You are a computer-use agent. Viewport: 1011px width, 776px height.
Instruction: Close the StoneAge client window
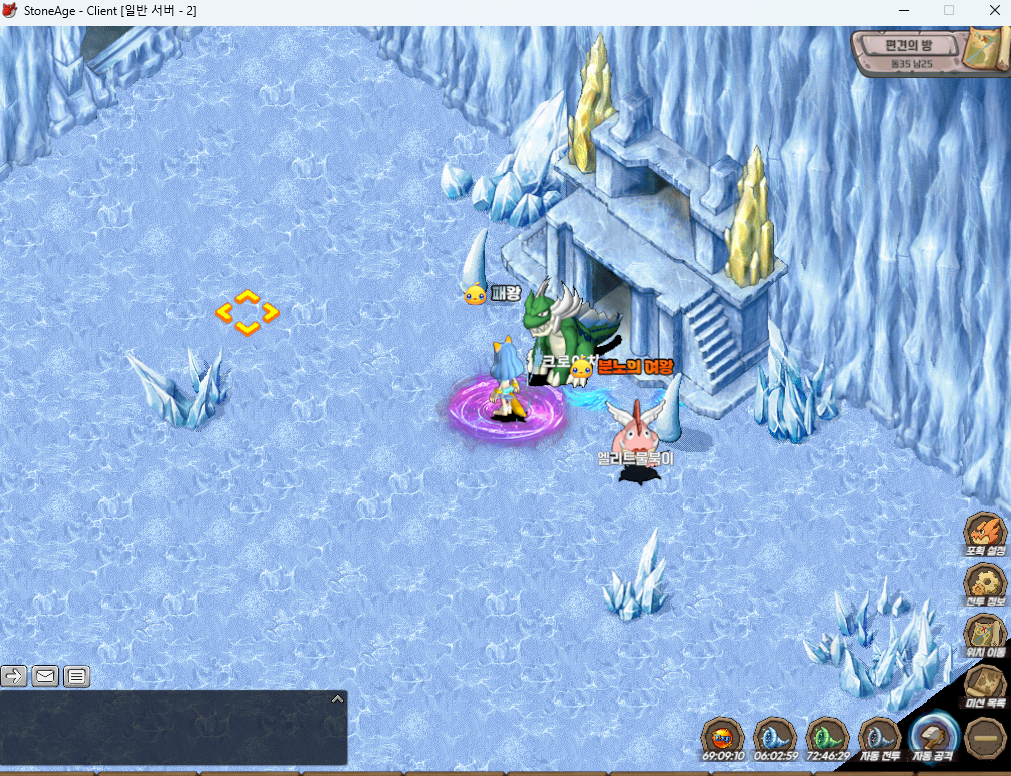[993, 10]
